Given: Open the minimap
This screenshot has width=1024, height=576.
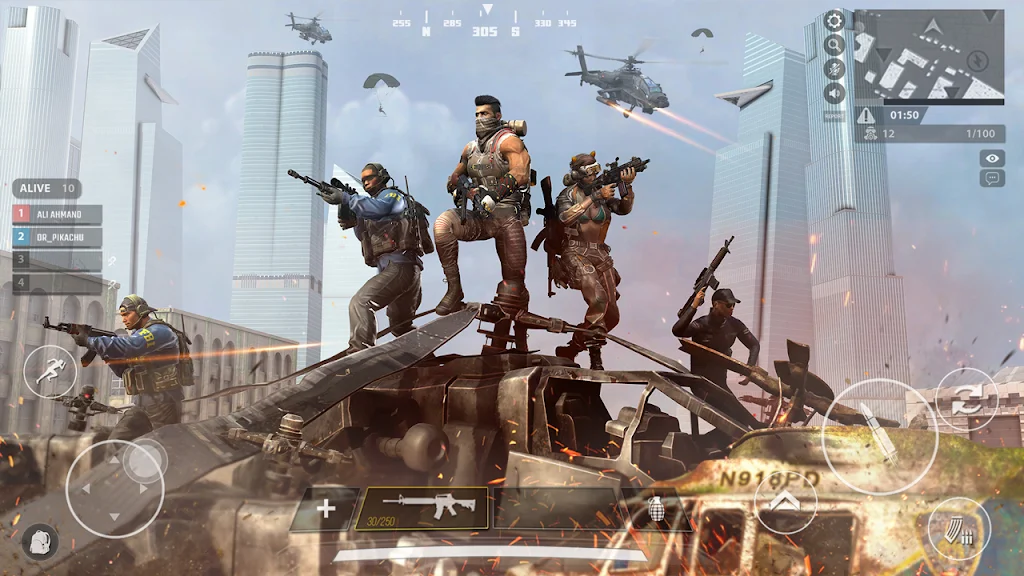Looking at the screenshot, I should click(929, 55).
